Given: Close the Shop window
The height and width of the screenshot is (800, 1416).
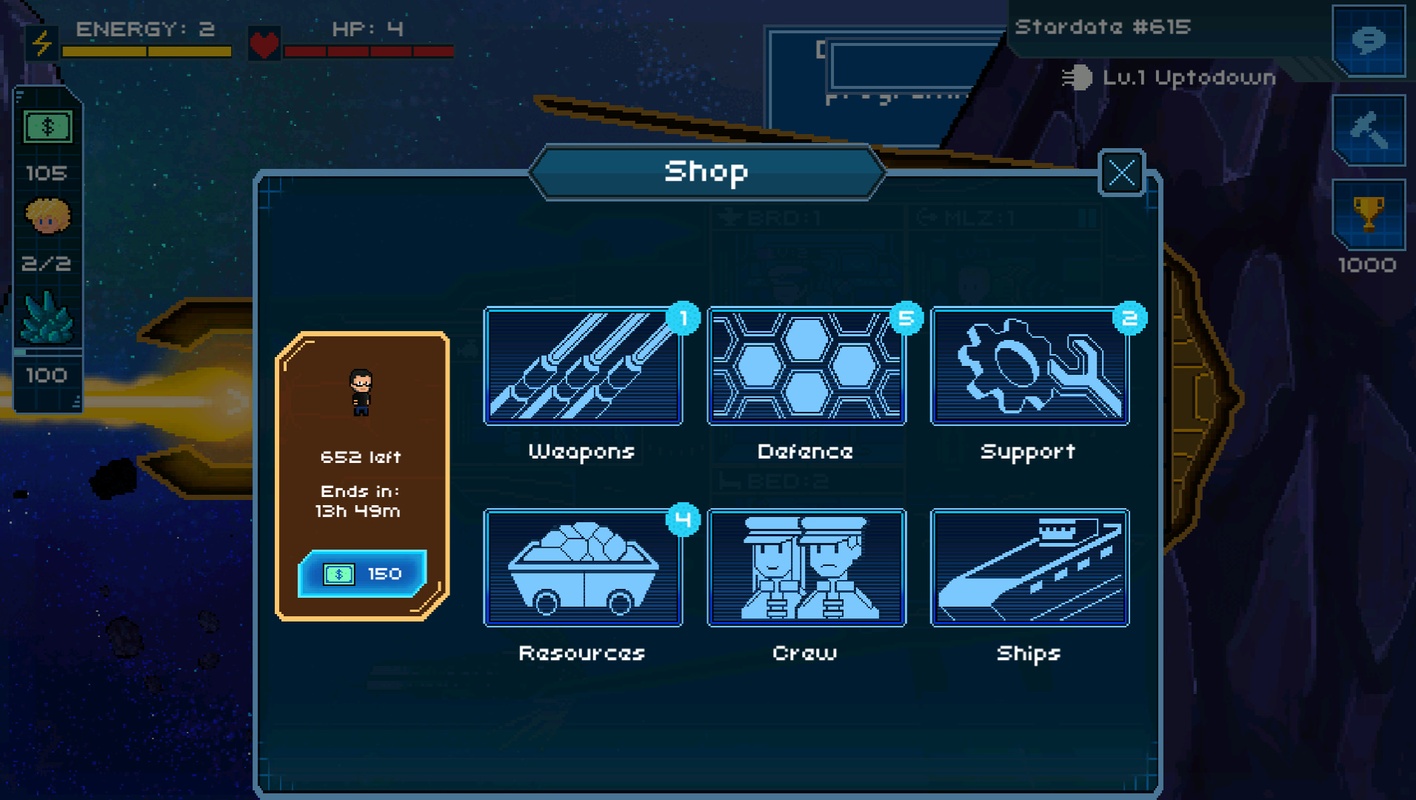Looking at the screenshot, I should (1121, 173).
